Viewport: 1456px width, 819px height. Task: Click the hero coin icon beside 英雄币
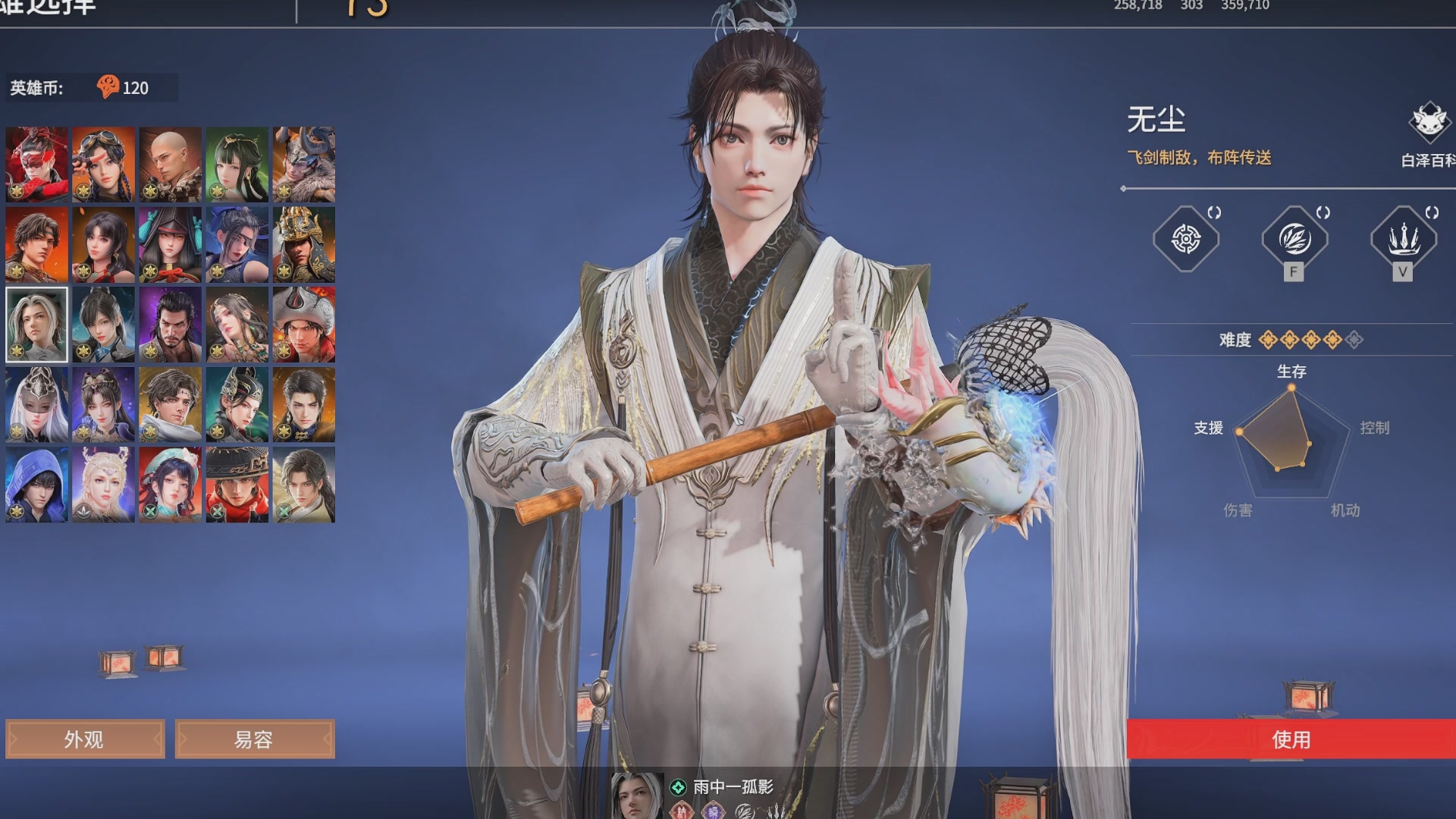(x=109, y=86)
